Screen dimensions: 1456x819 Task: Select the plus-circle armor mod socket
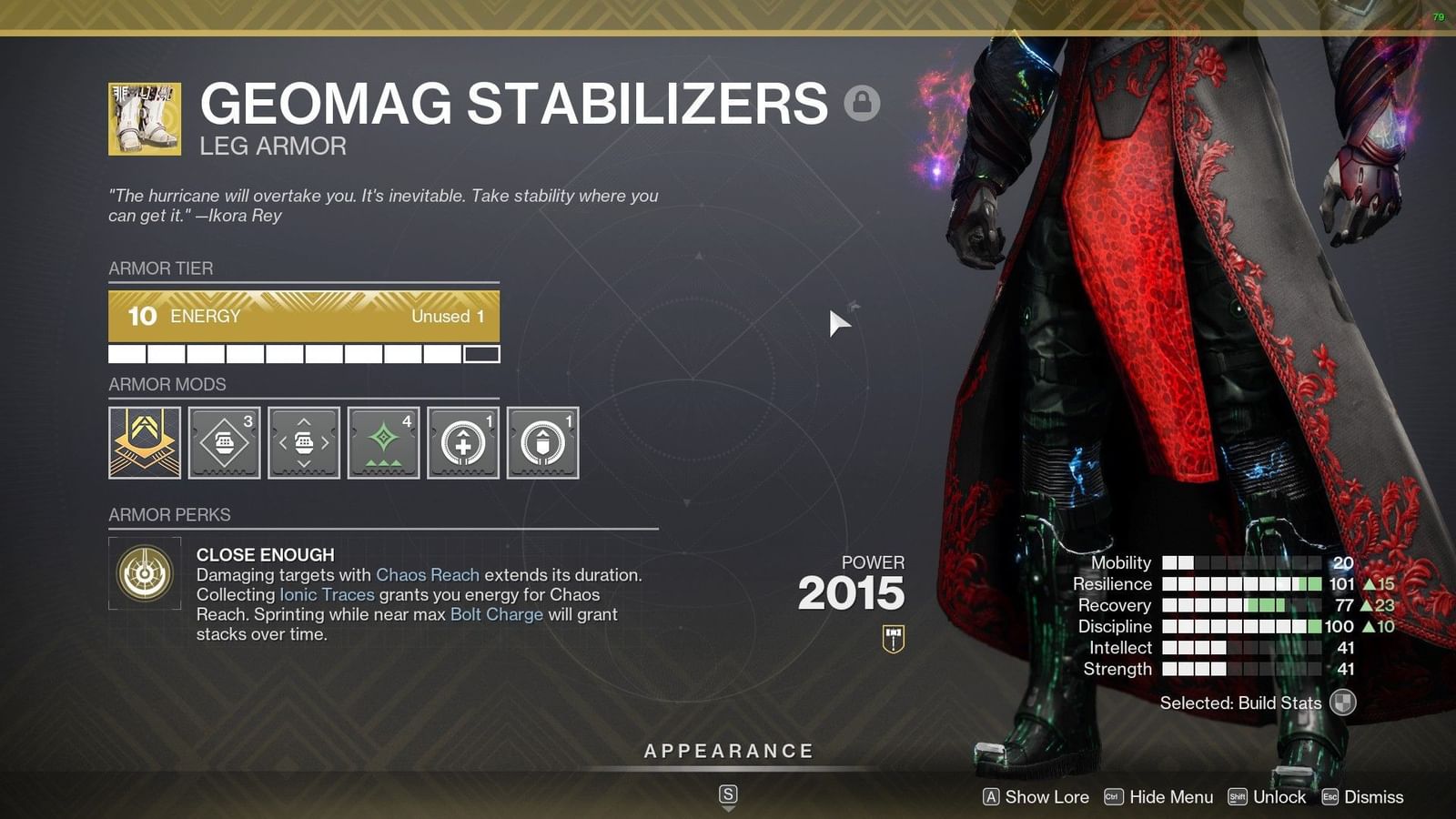(x=462, y=443)
